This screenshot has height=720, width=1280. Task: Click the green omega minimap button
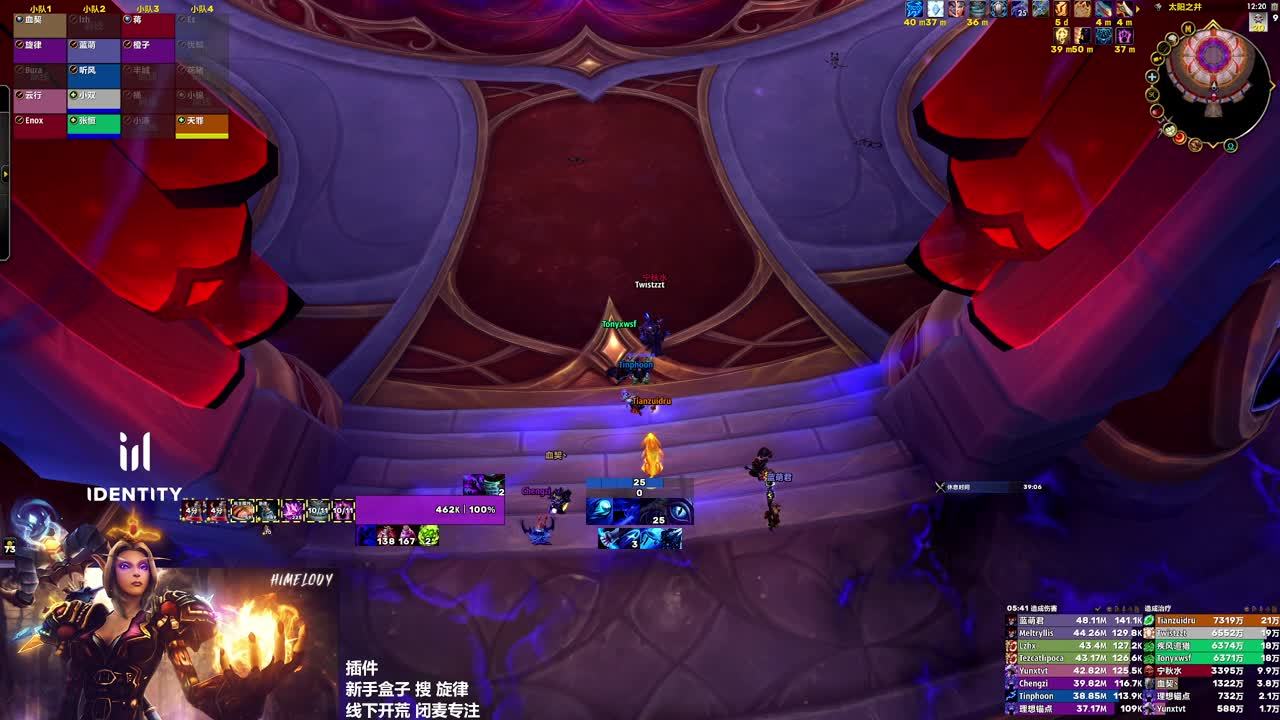pos(1231,146)
